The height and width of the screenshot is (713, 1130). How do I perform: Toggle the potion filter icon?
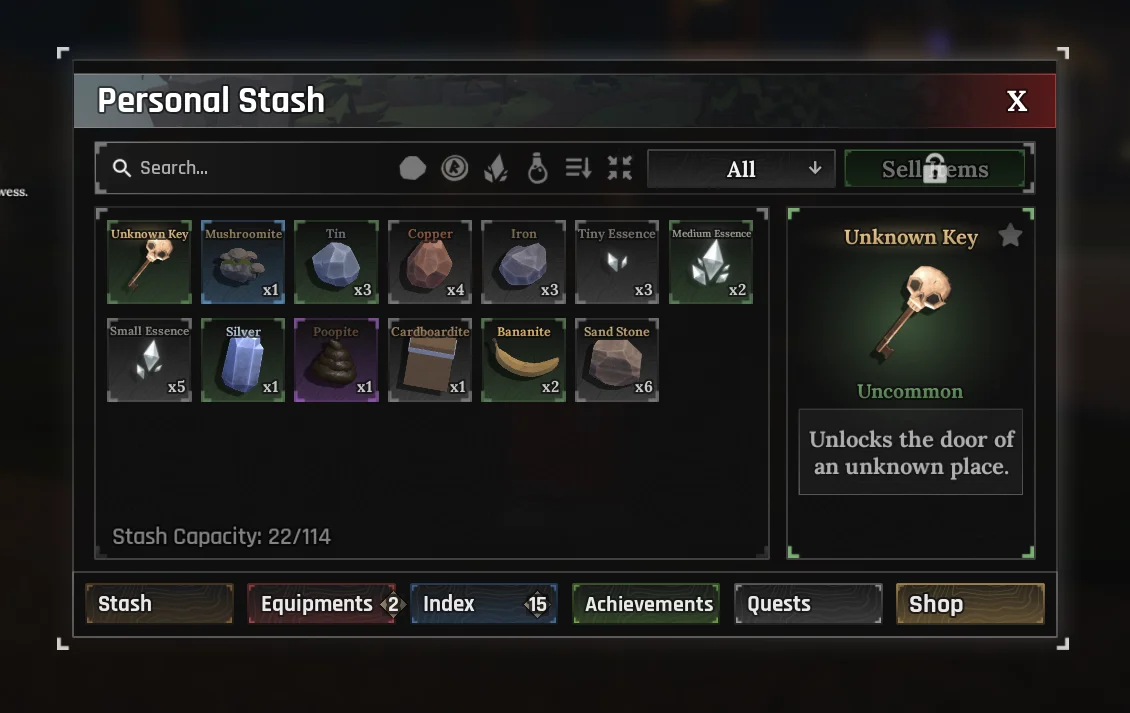pos(537,168)
